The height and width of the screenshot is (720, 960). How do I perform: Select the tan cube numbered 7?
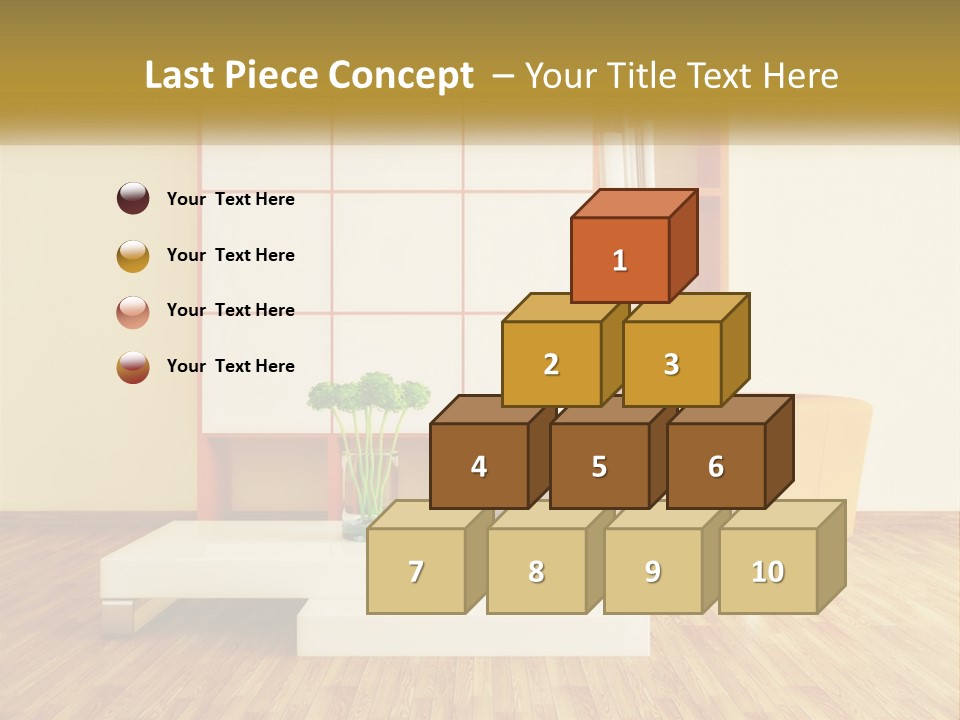click(416, 571)
